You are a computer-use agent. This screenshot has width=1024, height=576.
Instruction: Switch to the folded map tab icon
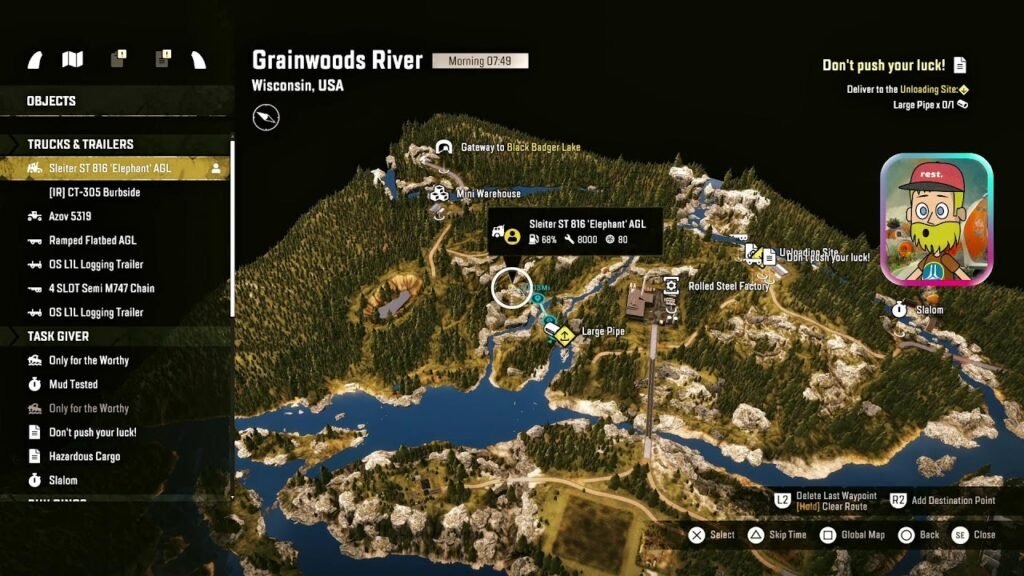[72, 60]
